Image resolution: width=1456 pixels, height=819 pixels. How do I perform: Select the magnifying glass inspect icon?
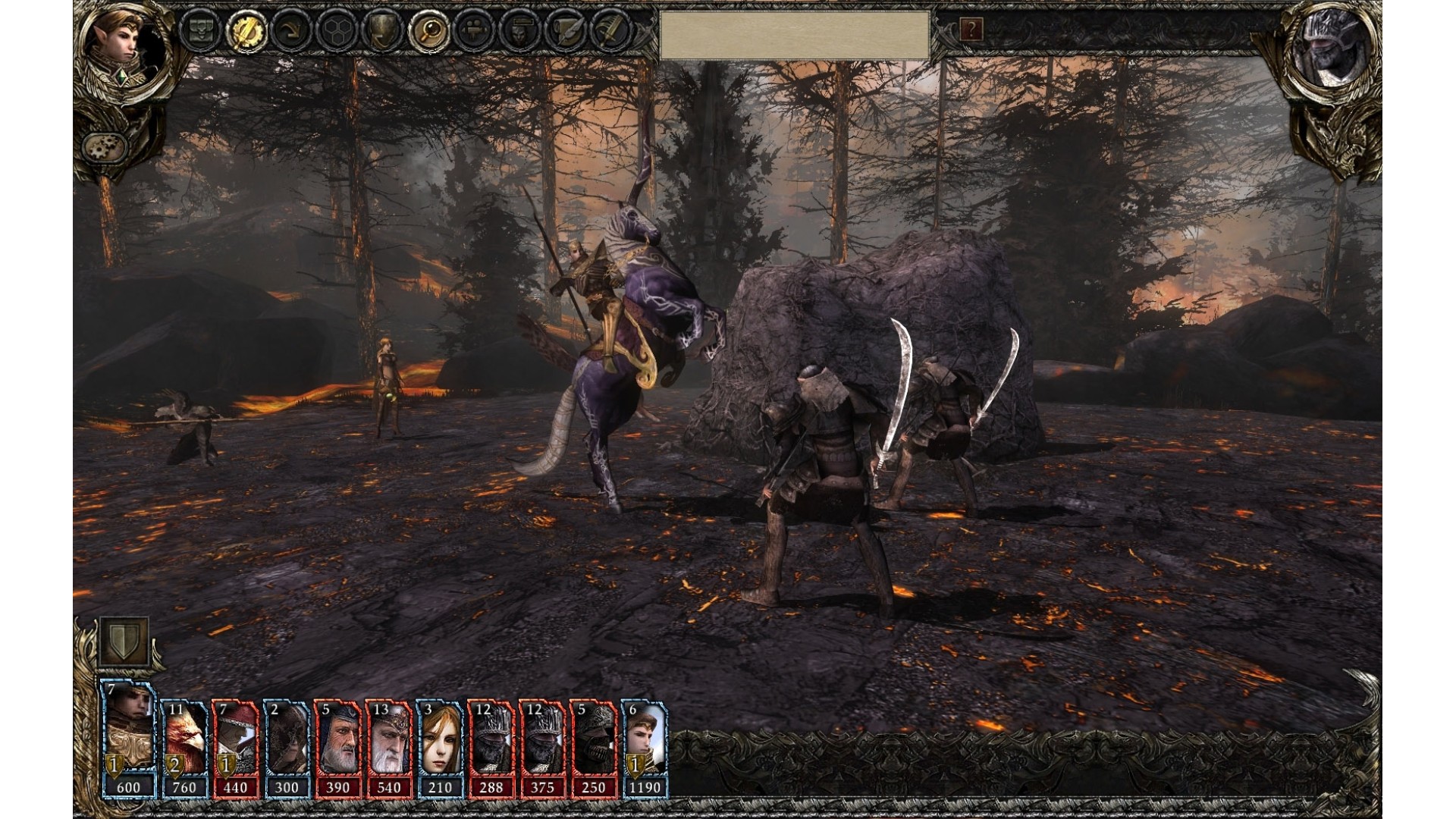[x=428, y=33]
